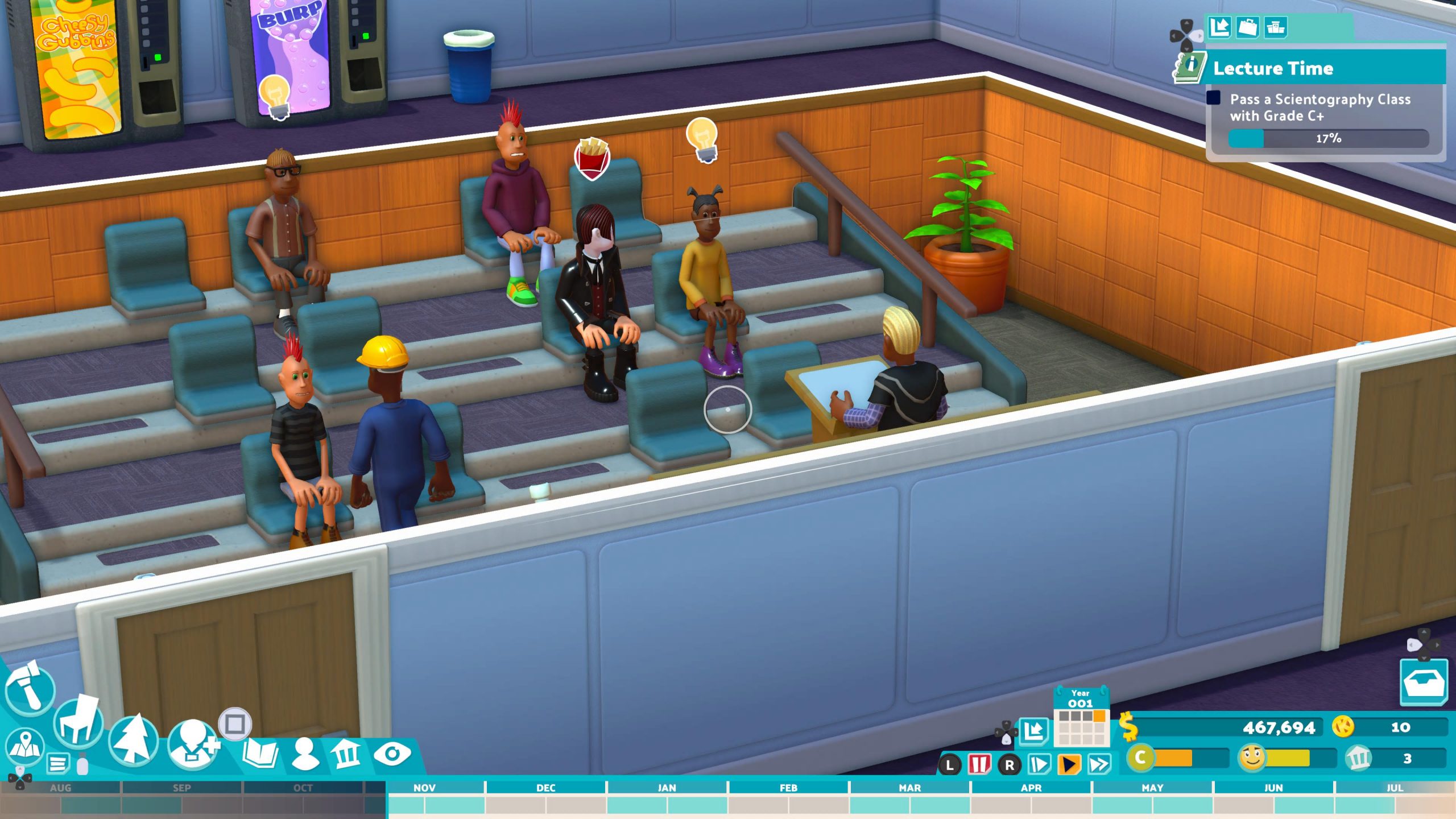Select the orange normal speed button
Image resolution: width=1456 pixels, height=819 pixels.
coord(1069,764)
